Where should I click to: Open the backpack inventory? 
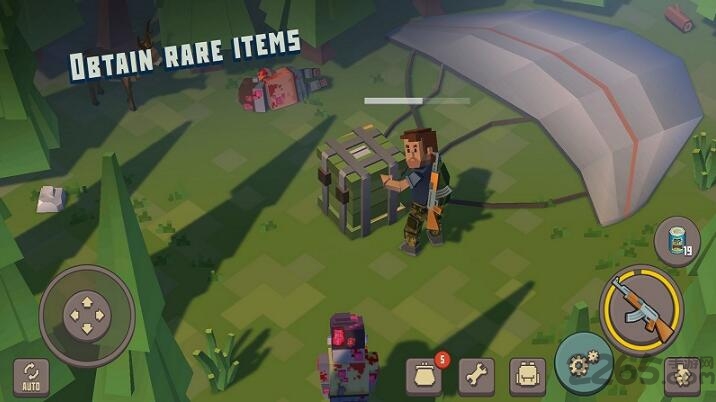pyautogui.click(x=527, y=376)
